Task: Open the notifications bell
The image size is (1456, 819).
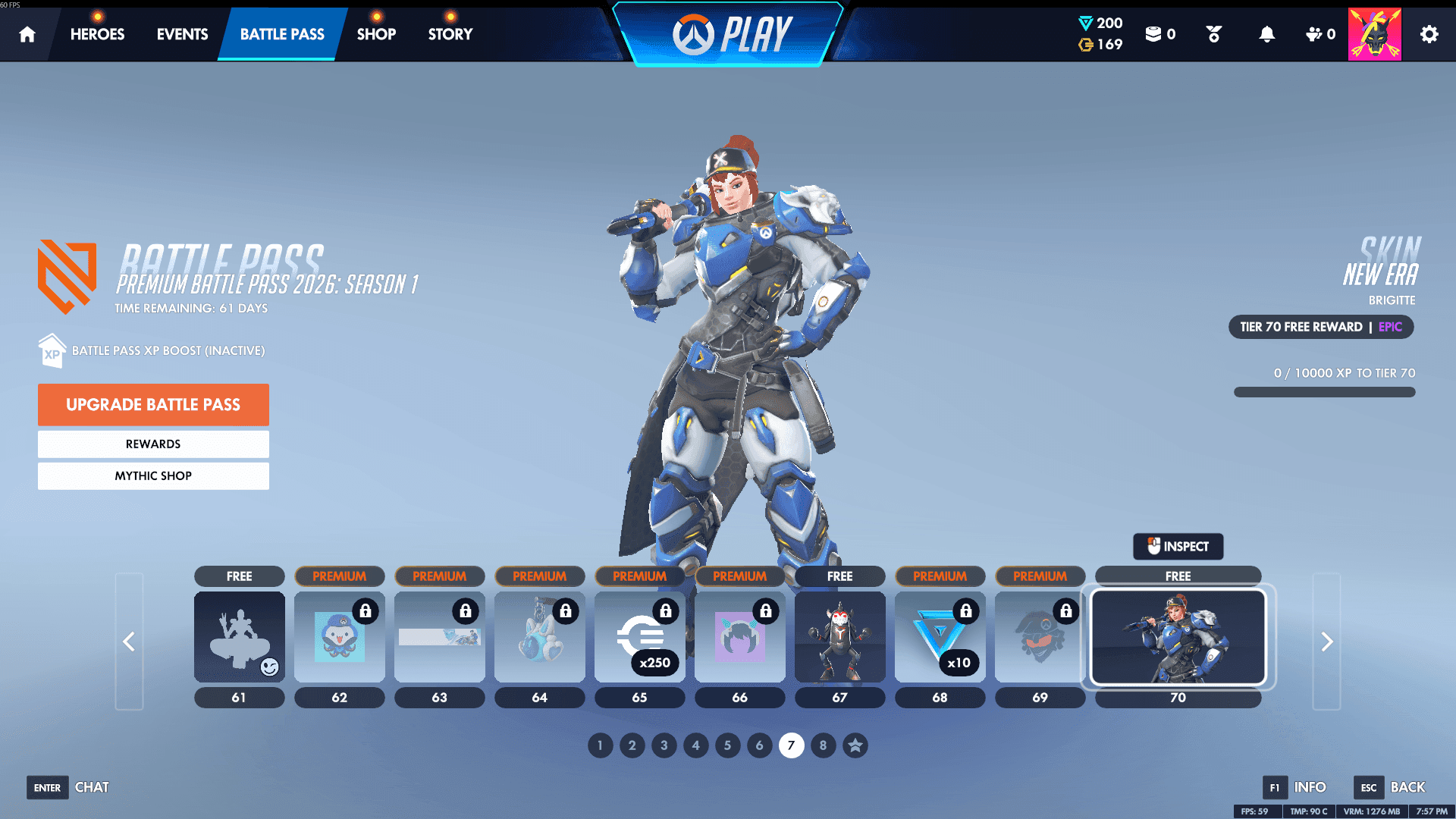Action: [x=1268, y=34]
